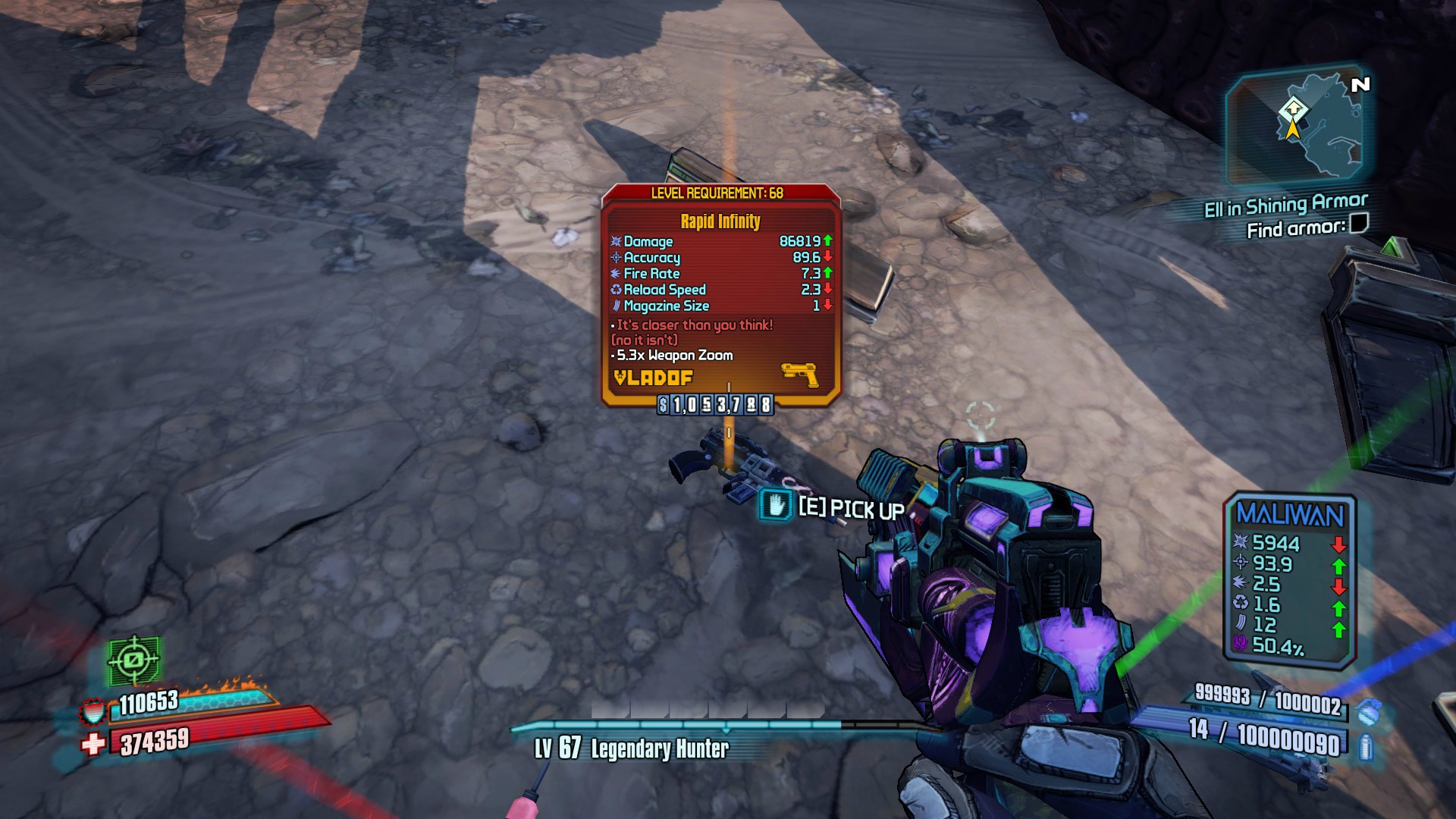Select the hand pick-up icon

coord(776,505)
